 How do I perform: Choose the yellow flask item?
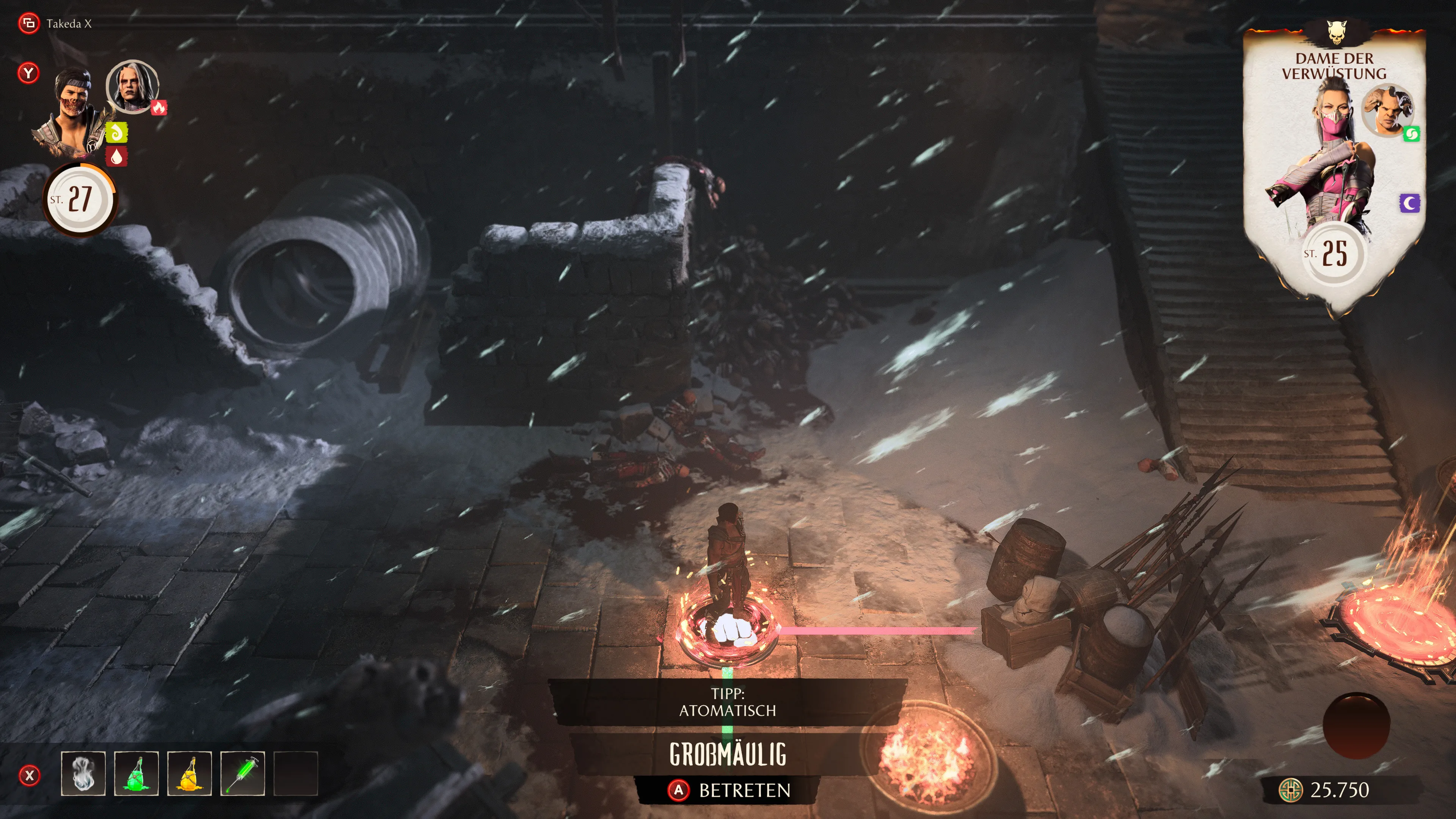189,774
